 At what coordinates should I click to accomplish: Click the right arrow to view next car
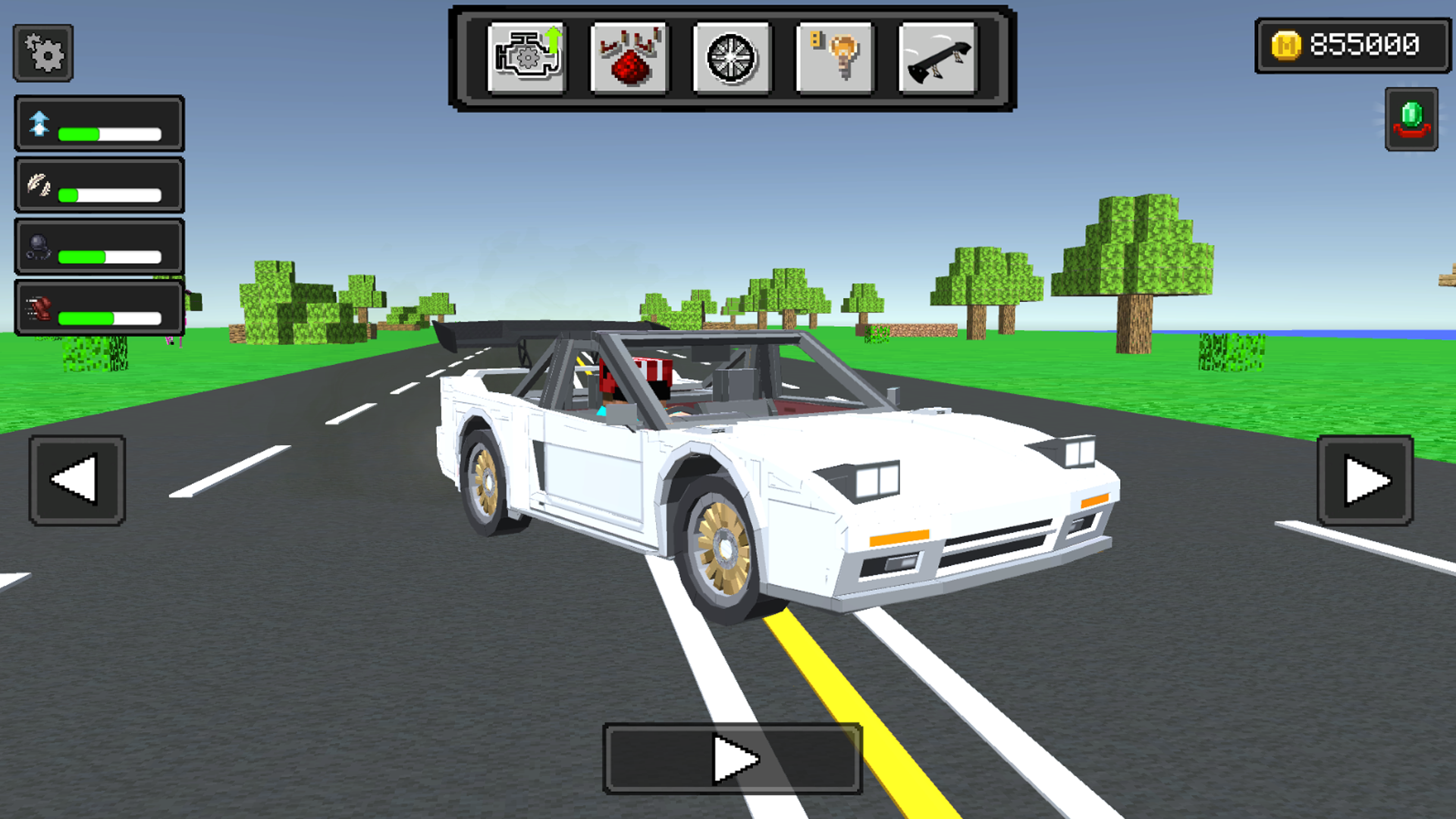1363,479
